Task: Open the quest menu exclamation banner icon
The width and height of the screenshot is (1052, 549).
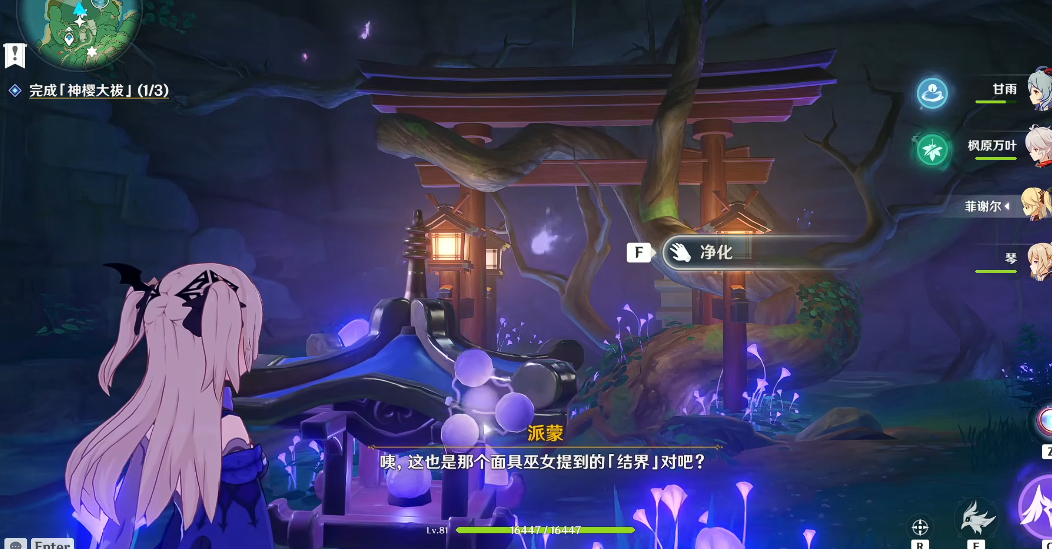Action: click(14, 54)
